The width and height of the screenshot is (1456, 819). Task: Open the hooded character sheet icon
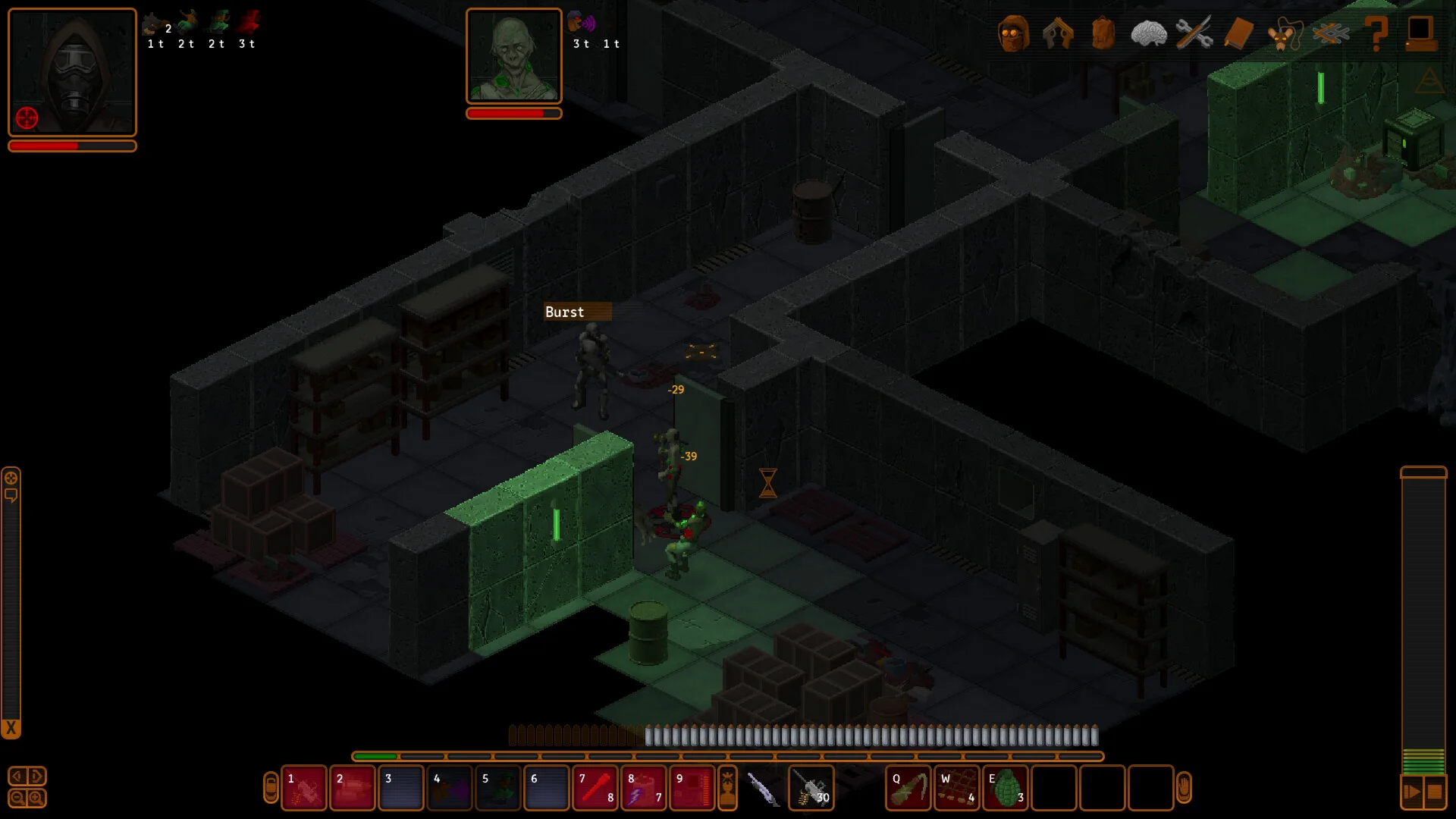pos(1013,33)
